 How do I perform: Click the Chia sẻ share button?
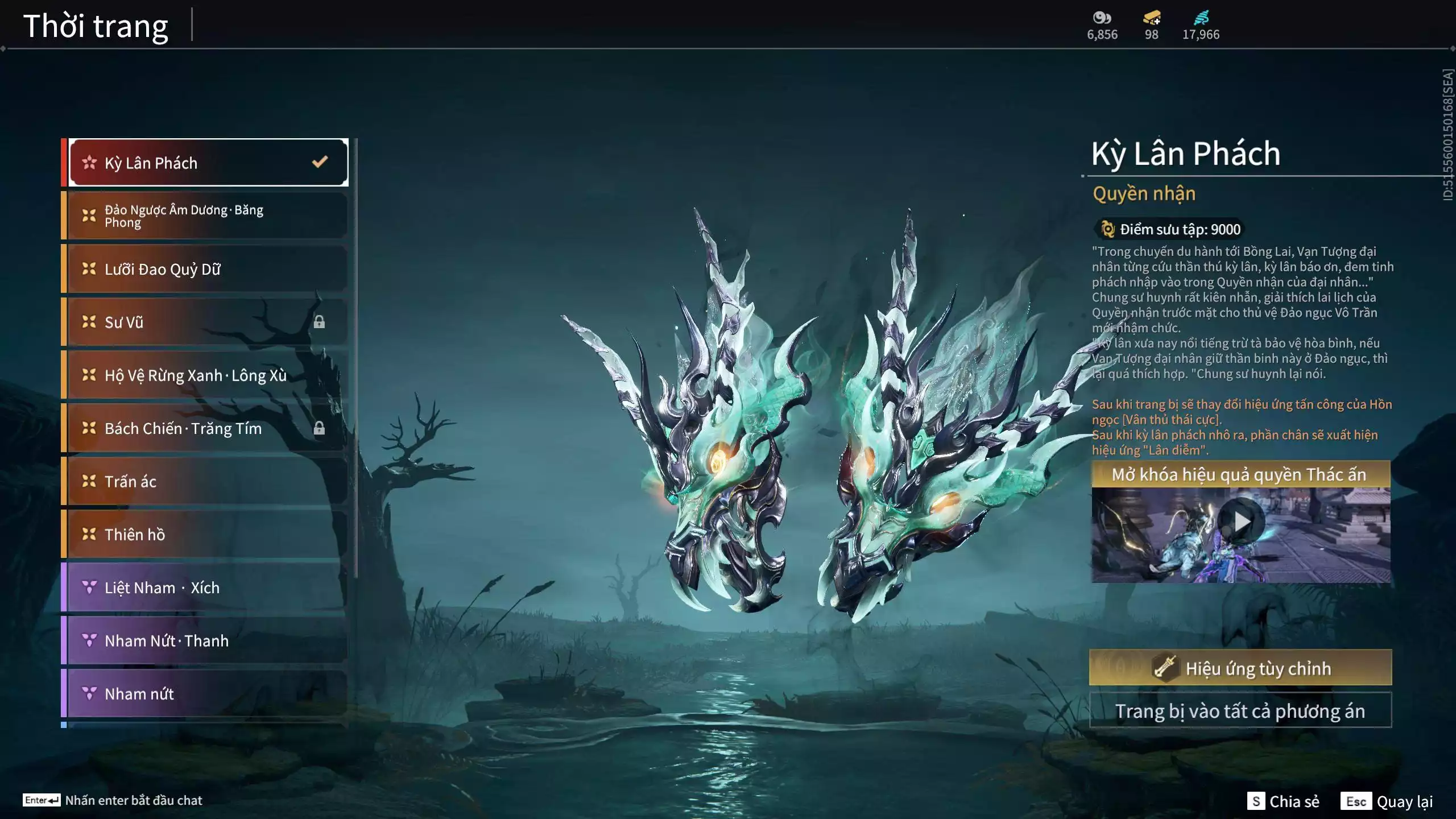[x=1283, y=801]
